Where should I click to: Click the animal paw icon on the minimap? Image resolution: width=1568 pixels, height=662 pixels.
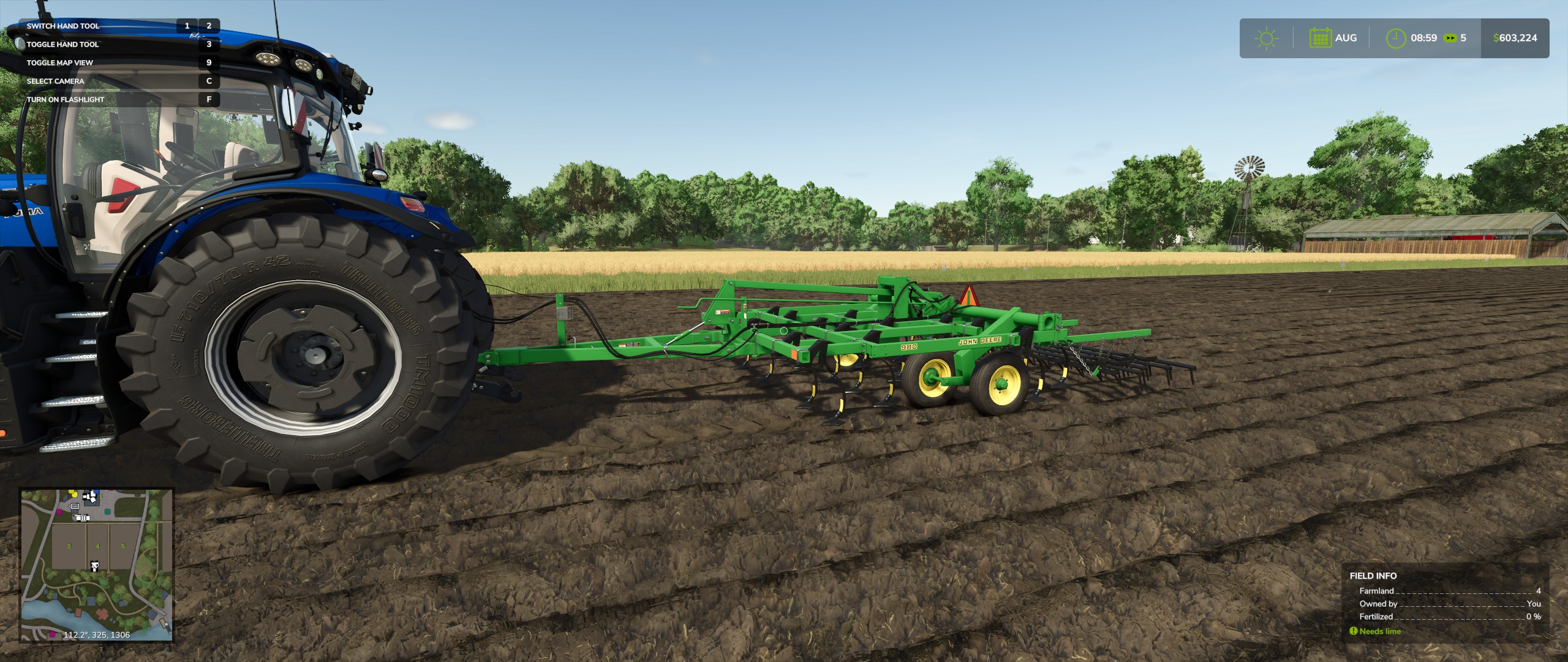point(94,566)
